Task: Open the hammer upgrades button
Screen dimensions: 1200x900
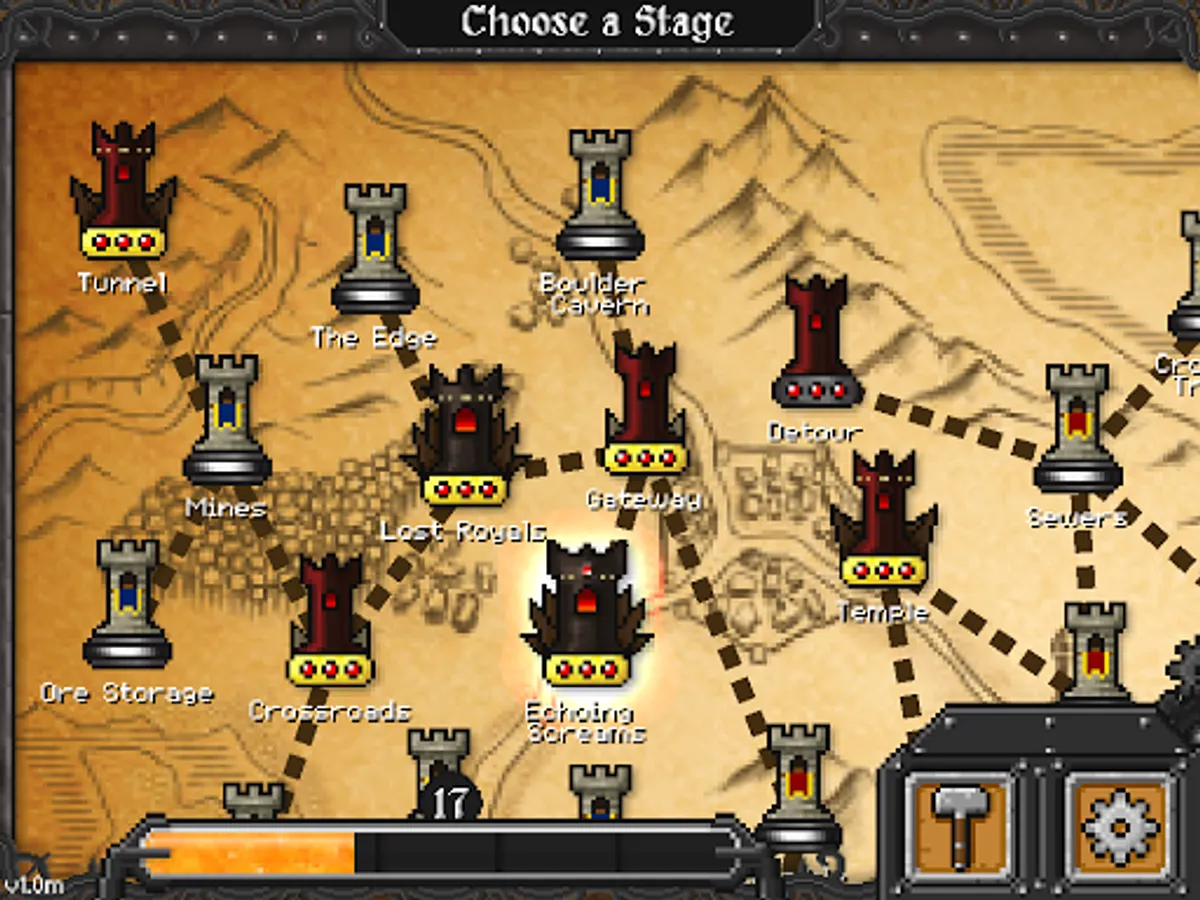Action: point(959,826)
